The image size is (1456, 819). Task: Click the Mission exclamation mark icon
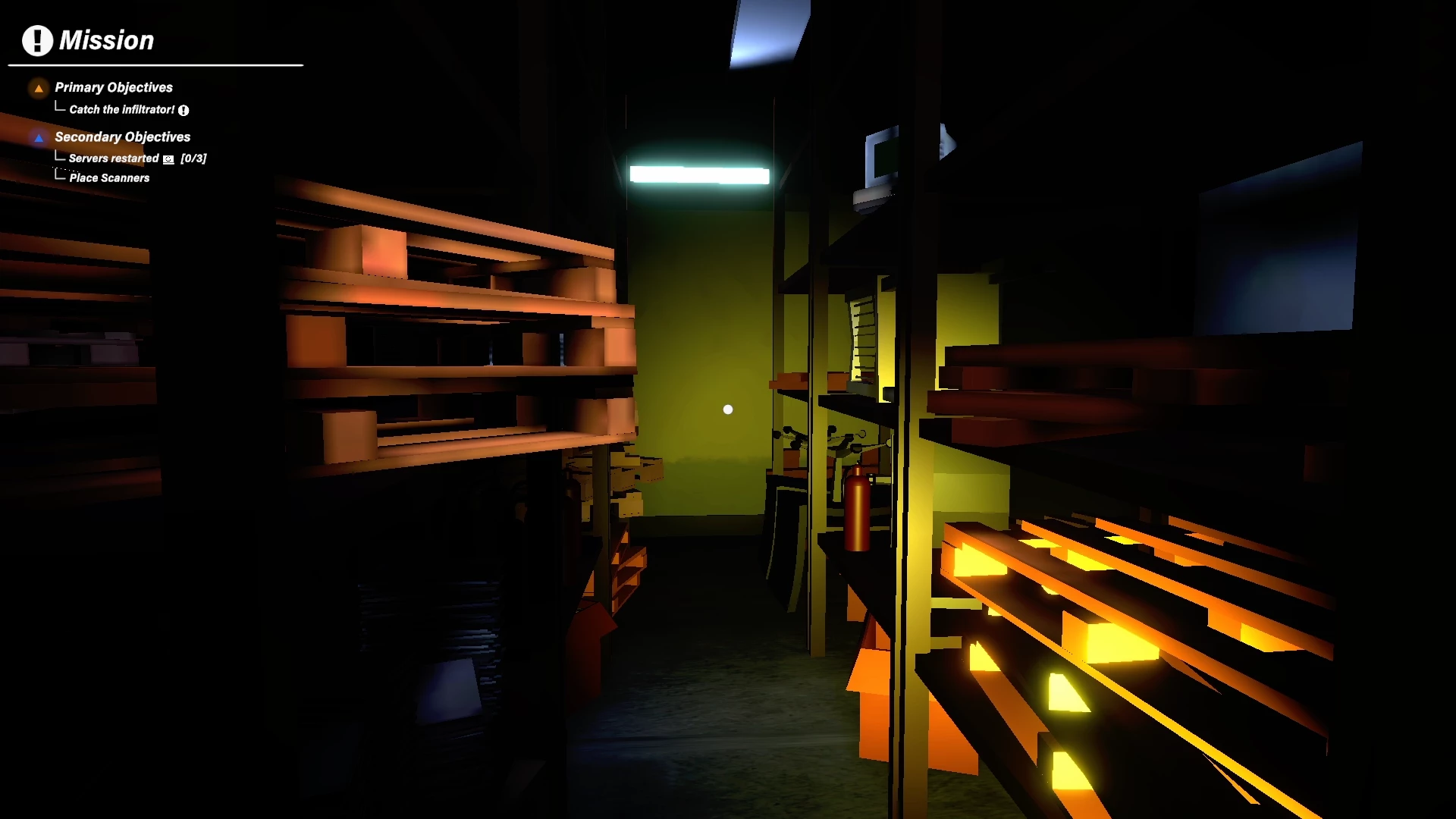pyautogui.click(x=36, y=40)
